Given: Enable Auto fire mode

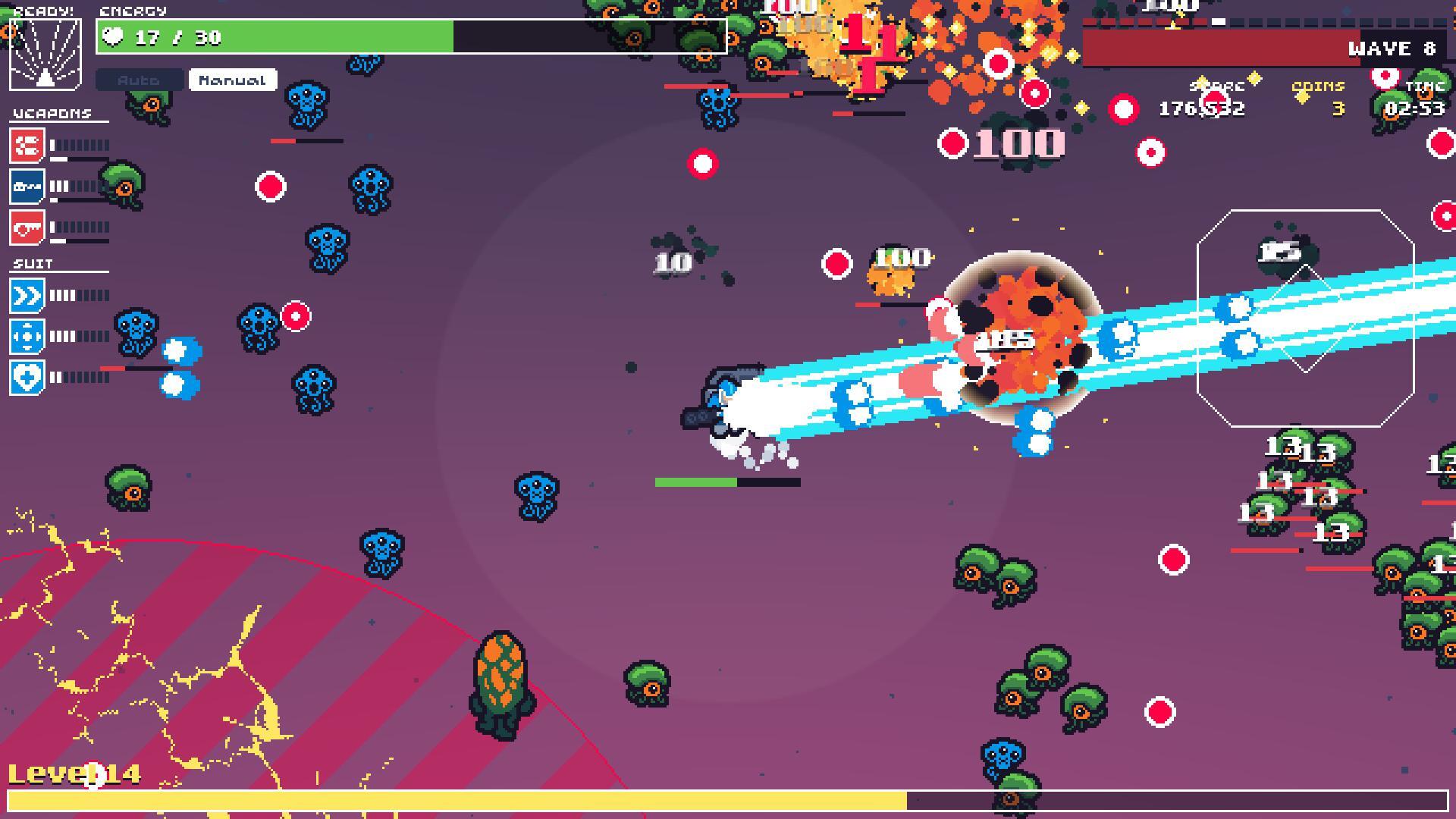Looking at the screenshot, I should click(x=140, y=79).
